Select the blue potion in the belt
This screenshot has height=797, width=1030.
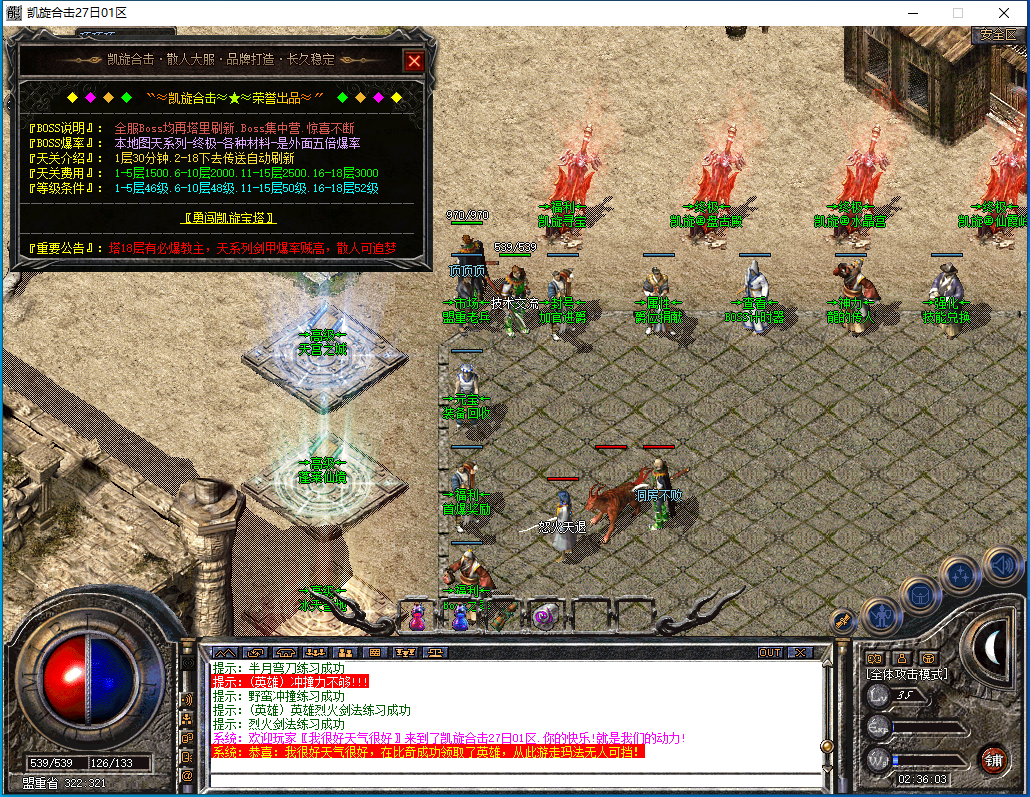459,618
